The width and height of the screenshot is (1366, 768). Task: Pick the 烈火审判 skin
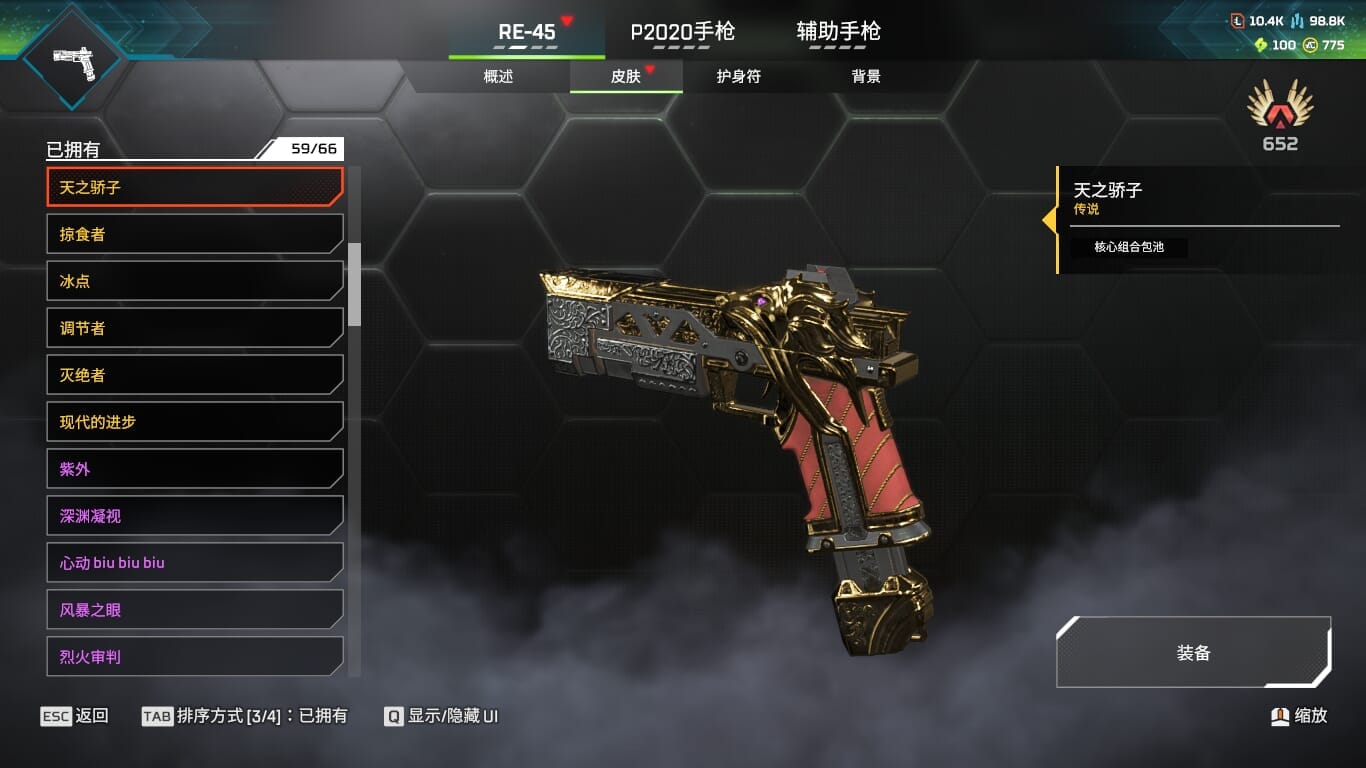[x=195, y=657]
